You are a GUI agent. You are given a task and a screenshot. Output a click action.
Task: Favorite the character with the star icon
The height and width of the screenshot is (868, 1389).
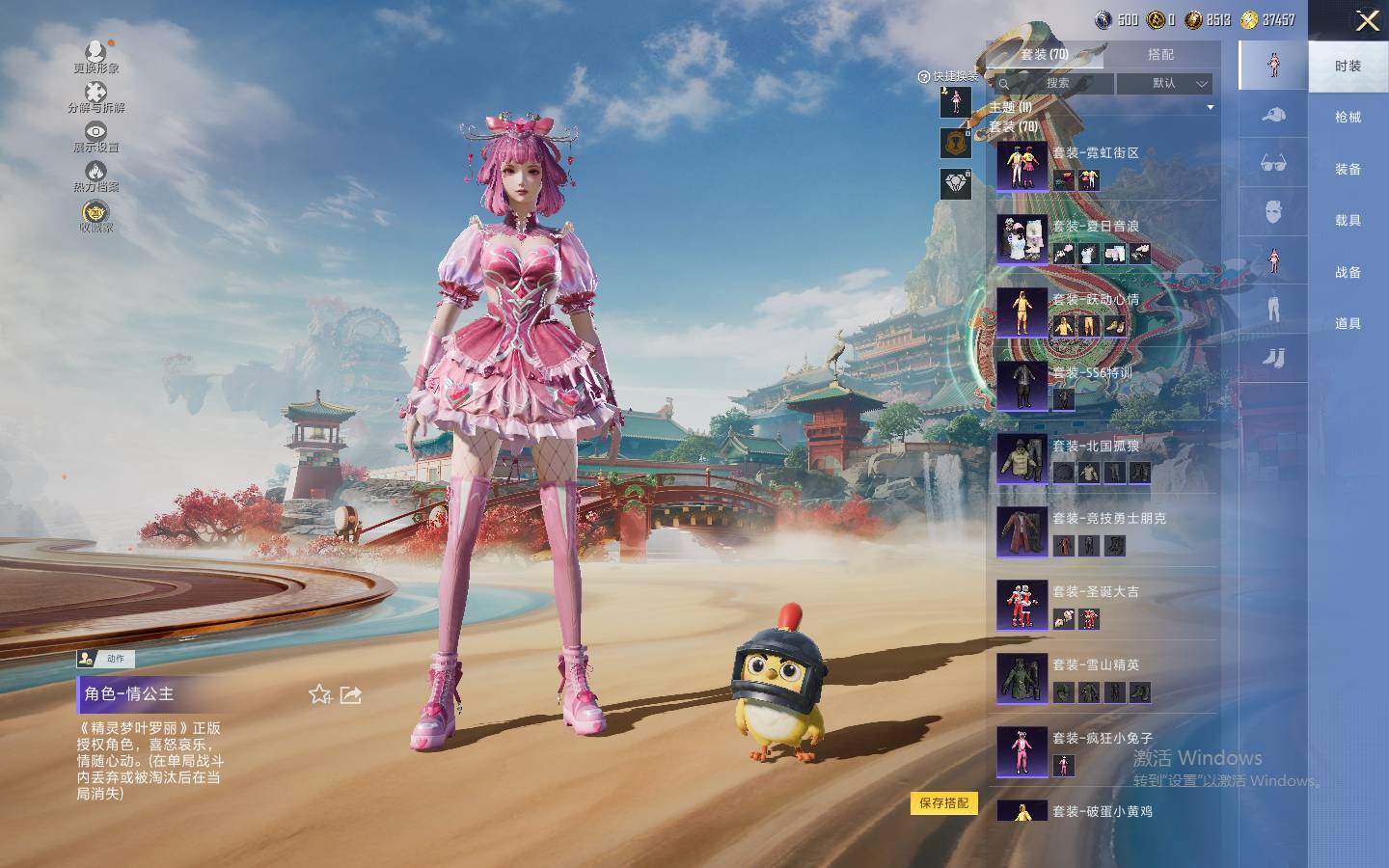tap(320, 694)
